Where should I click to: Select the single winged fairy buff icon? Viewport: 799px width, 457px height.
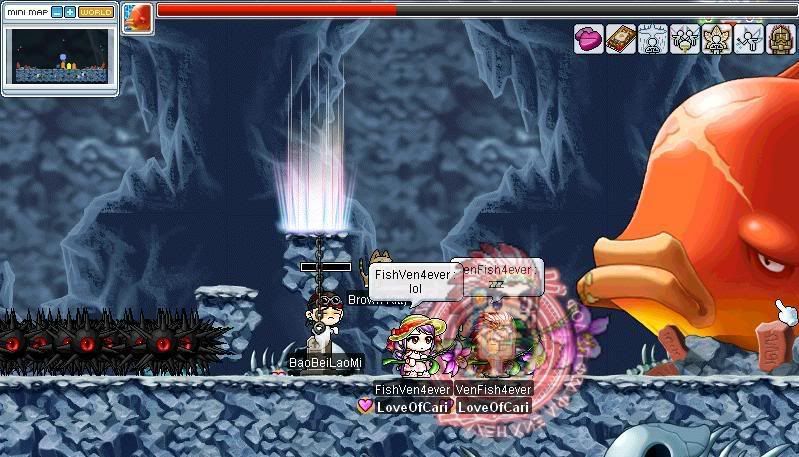click(x=749, y=39)
